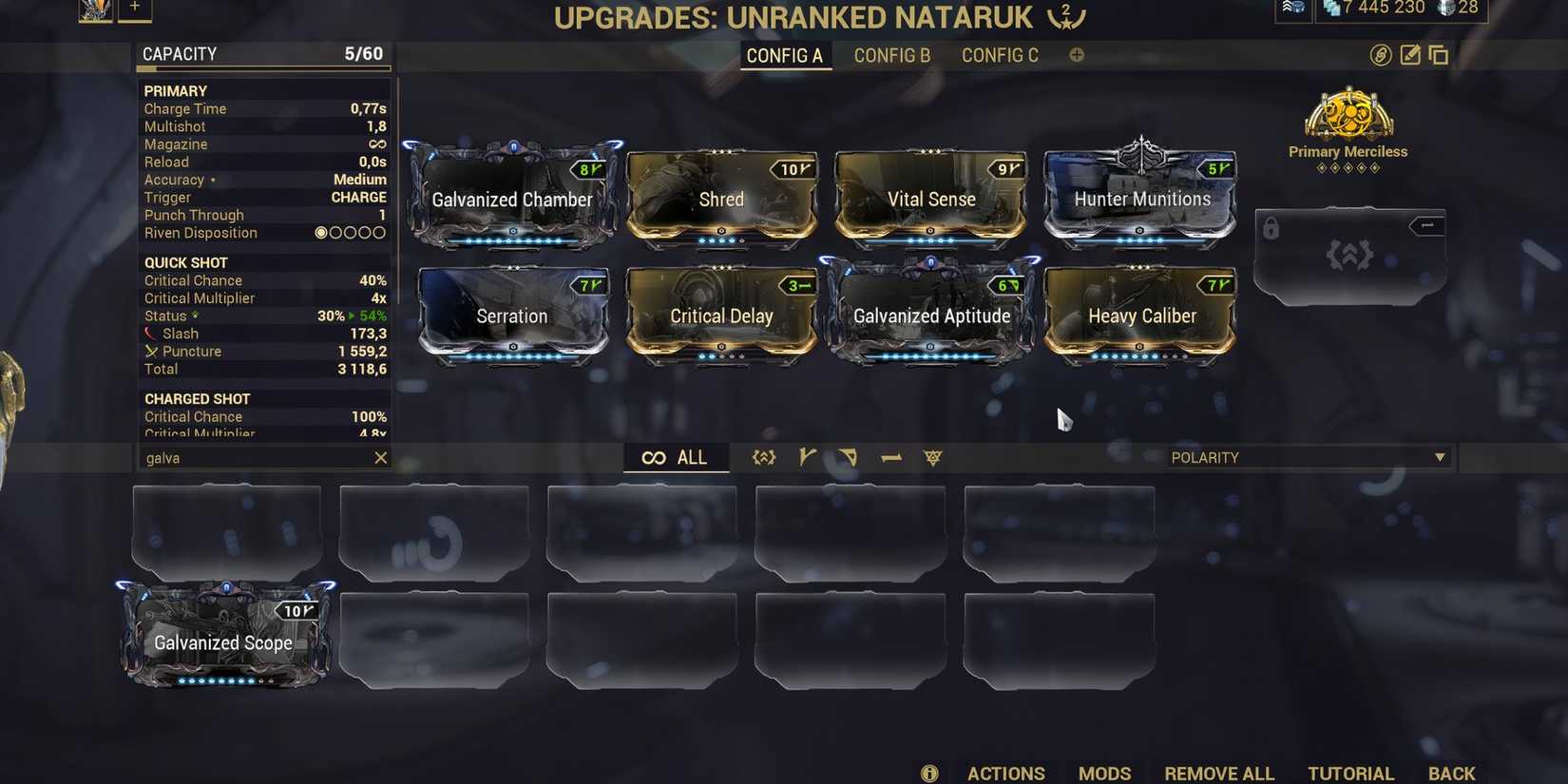
Task: Select the Madurai V polarity filter icon
Action: click(807, 457)
